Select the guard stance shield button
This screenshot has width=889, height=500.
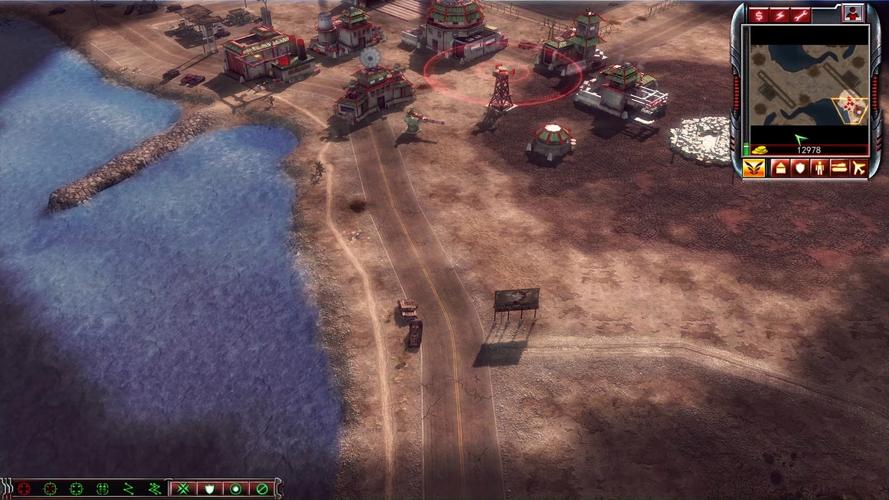pyautogui.click(x=210, y=489)
